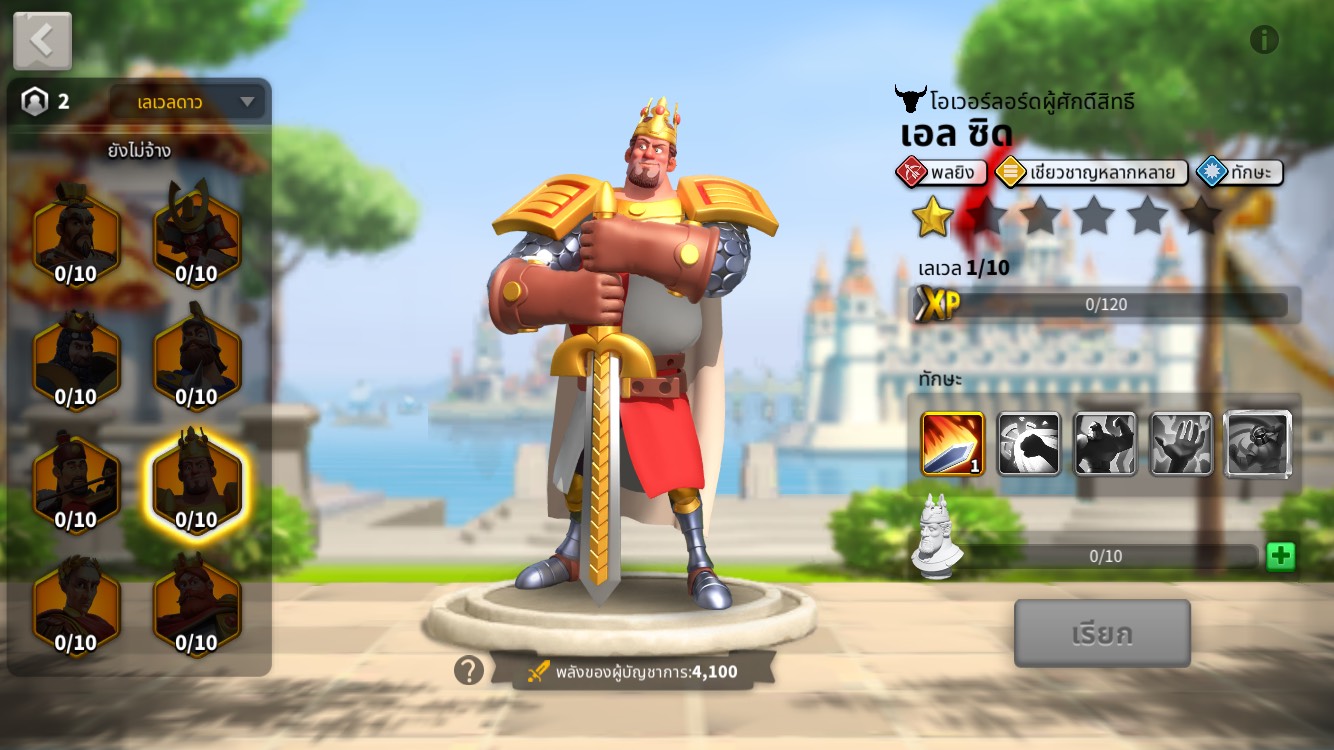Viewport: 1334px width, 750px height.
Task: Click the first gold star of El Cid
Action: click(x=931, y=214)
